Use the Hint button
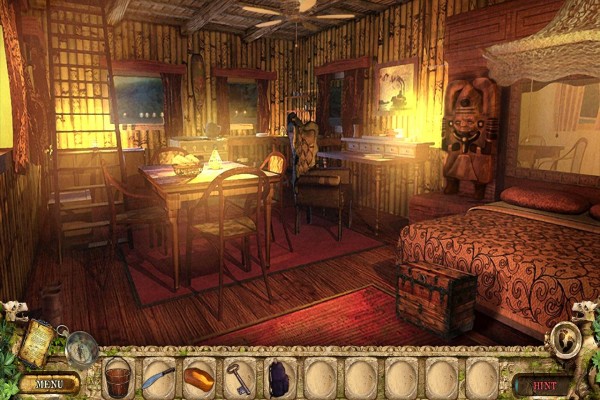 543,383
